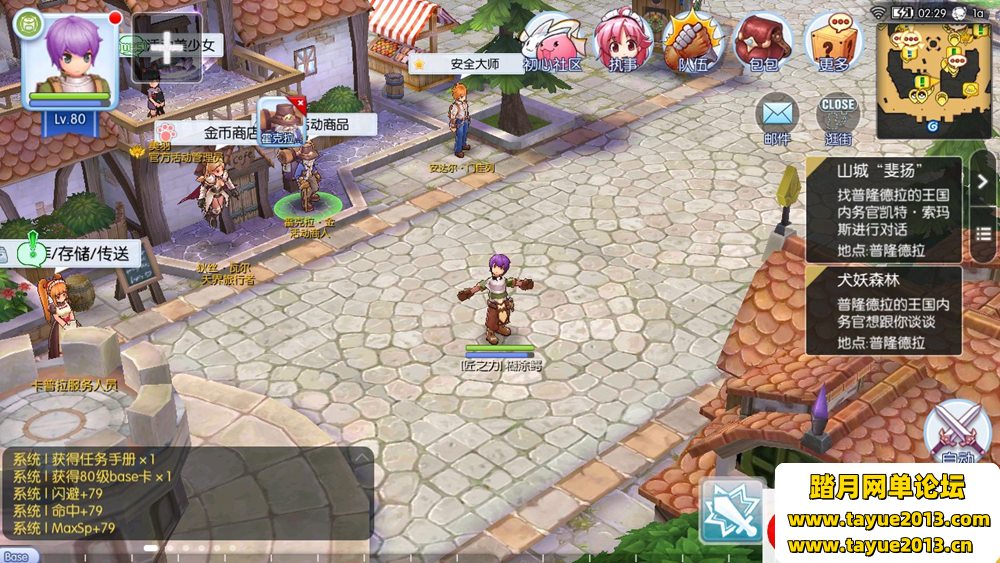Viewport: 1000px width, 563px height.
Task: Select the 山城"斐扬" quest tracker entry
Action: (884, 210)
